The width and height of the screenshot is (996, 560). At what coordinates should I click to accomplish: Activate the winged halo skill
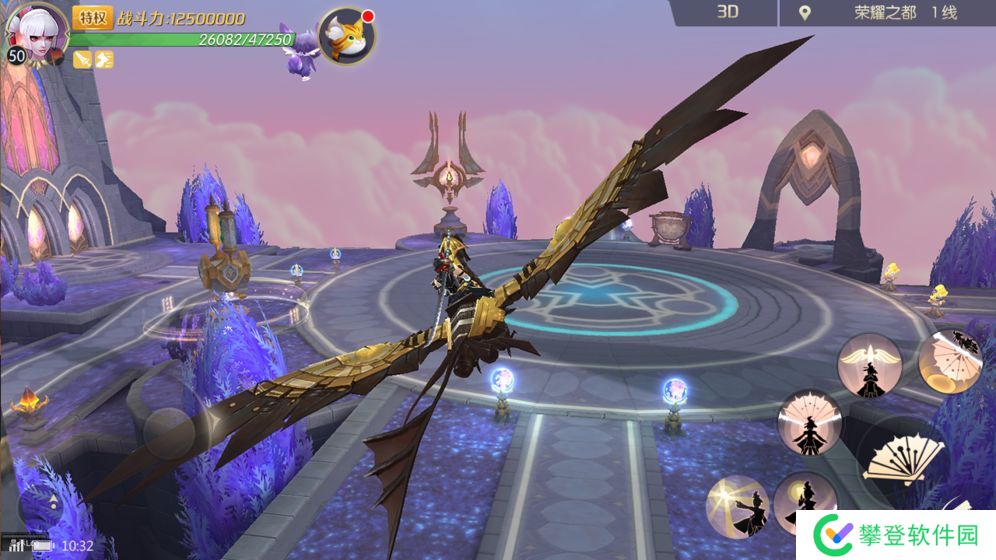[869, 365]
